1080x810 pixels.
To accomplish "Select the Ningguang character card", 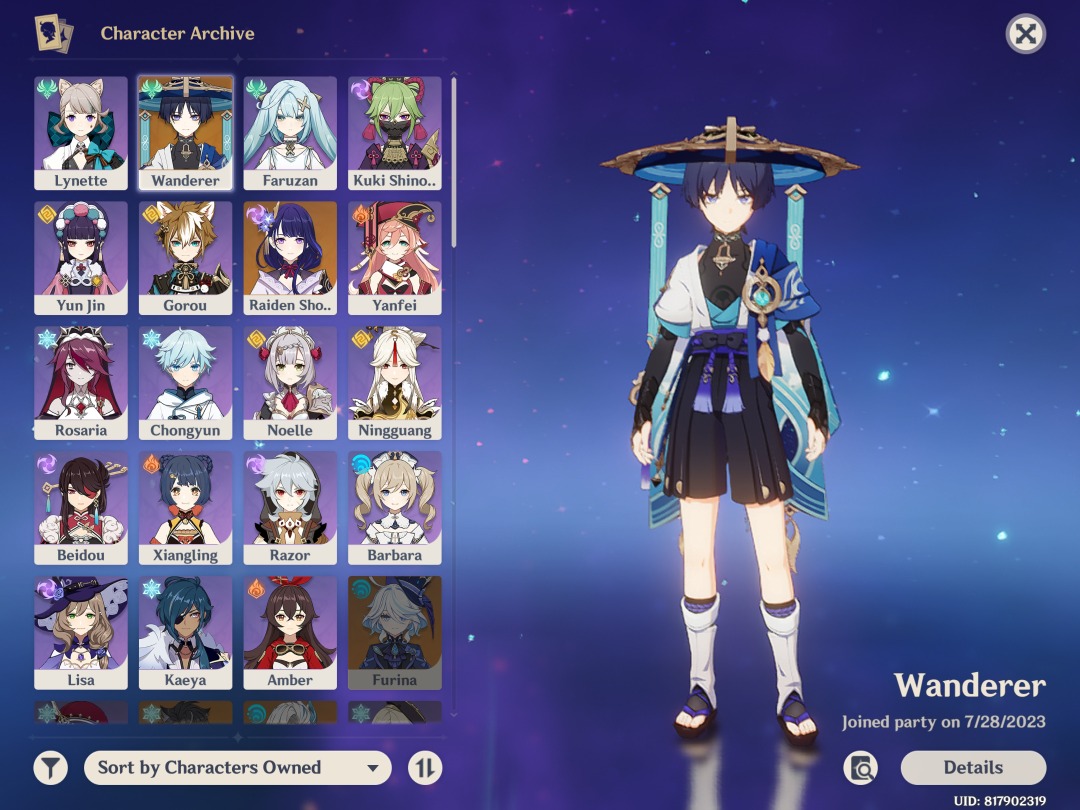I will (x=395, y=383).
